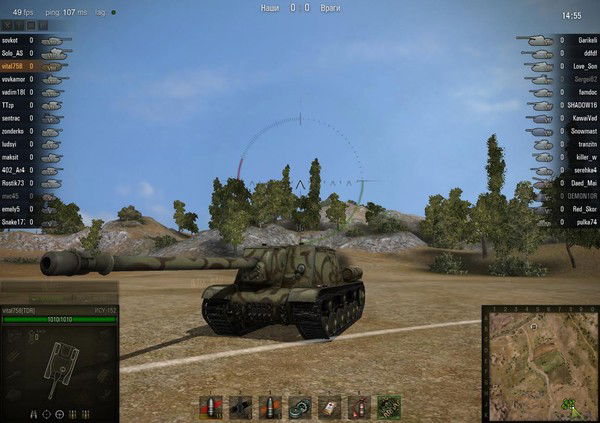Use the first aid kit consumable

329,407
